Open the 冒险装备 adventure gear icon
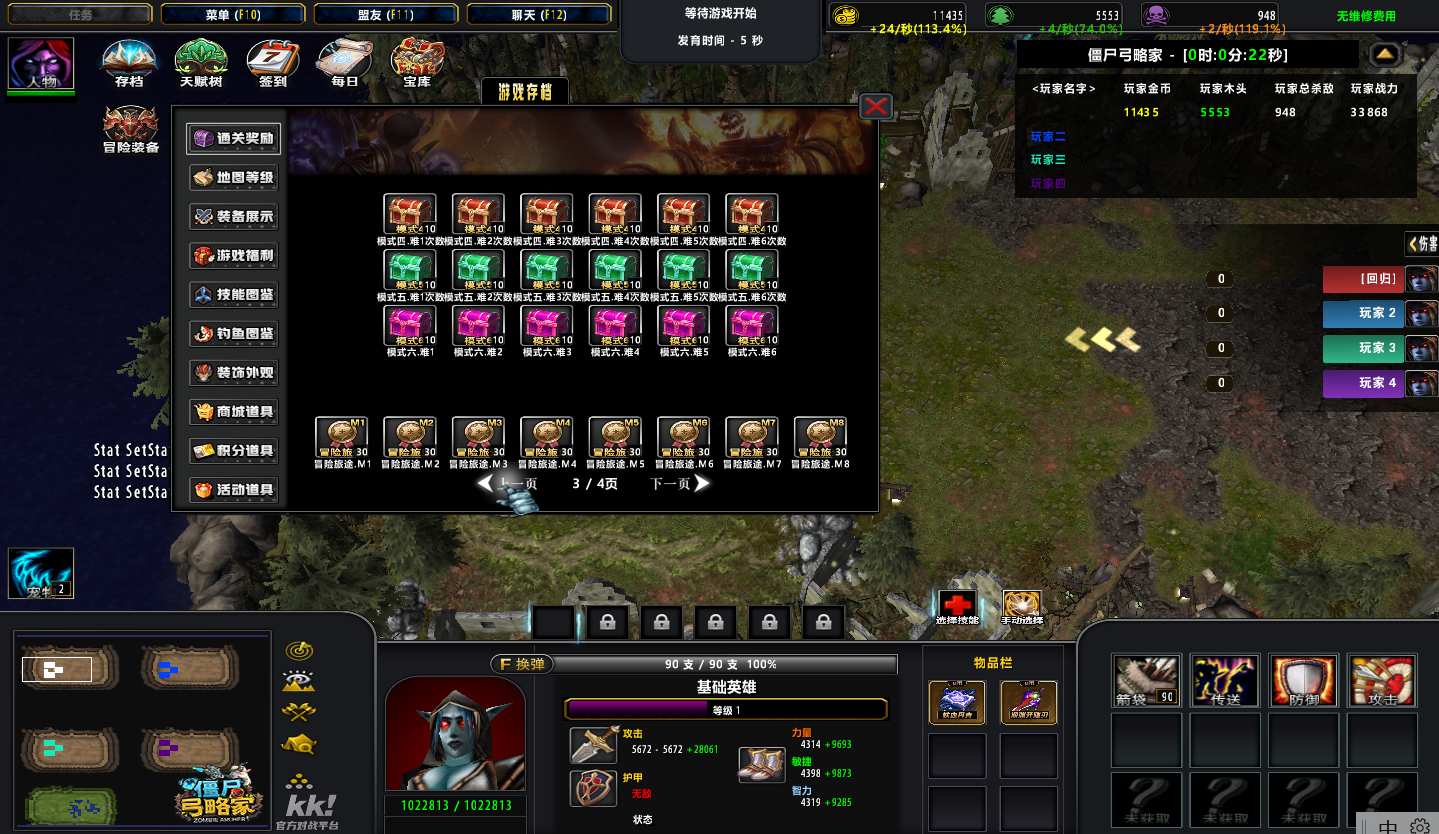Image resolution: width=1439 pixels, height=834 pixels. (x=131, y=128)
